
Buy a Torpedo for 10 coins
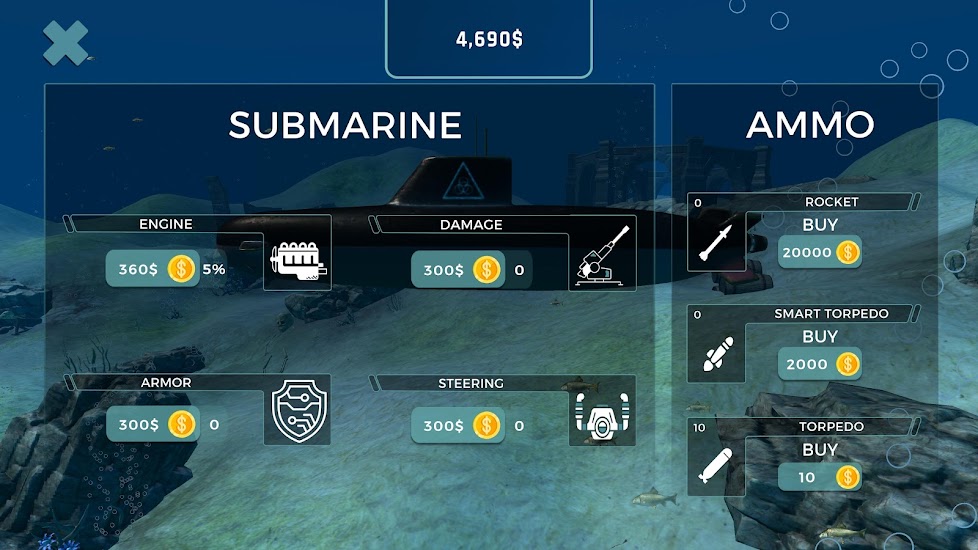[x=820, y=476]
